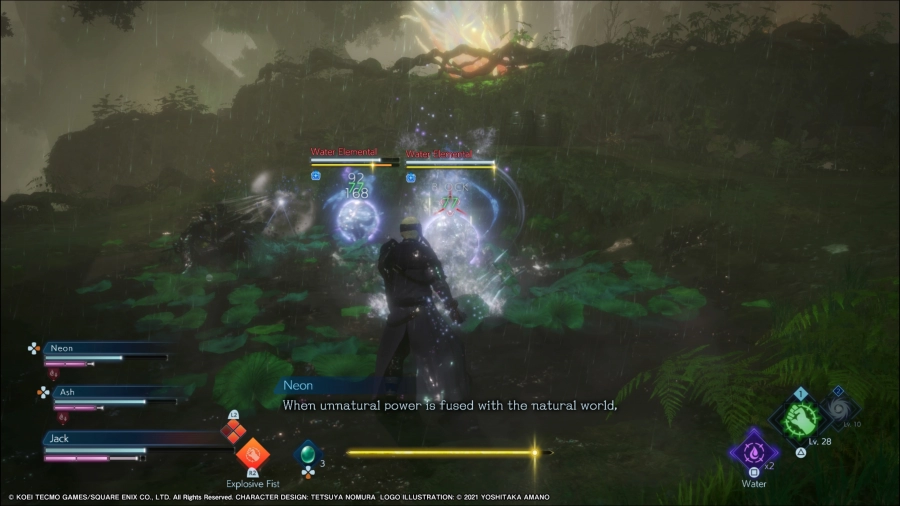The width and height of the screenshot is (900, 506).
Task: Click the red four-diamond ability grid icon
Action: click(x=232, y=430)
